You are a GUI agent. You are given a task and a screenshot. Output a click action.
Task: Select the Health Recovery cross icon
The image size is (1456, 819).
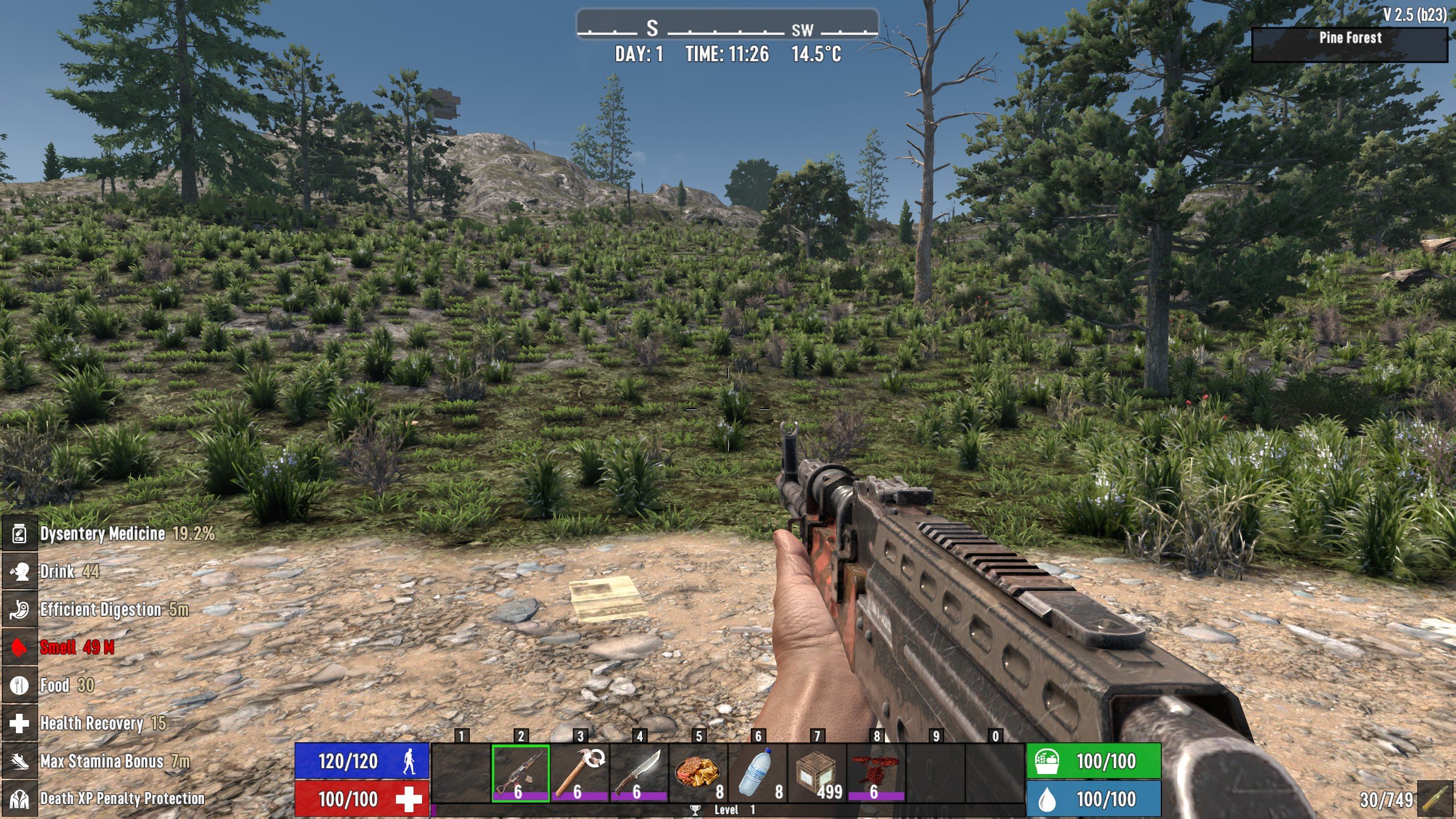coord(19,723)
